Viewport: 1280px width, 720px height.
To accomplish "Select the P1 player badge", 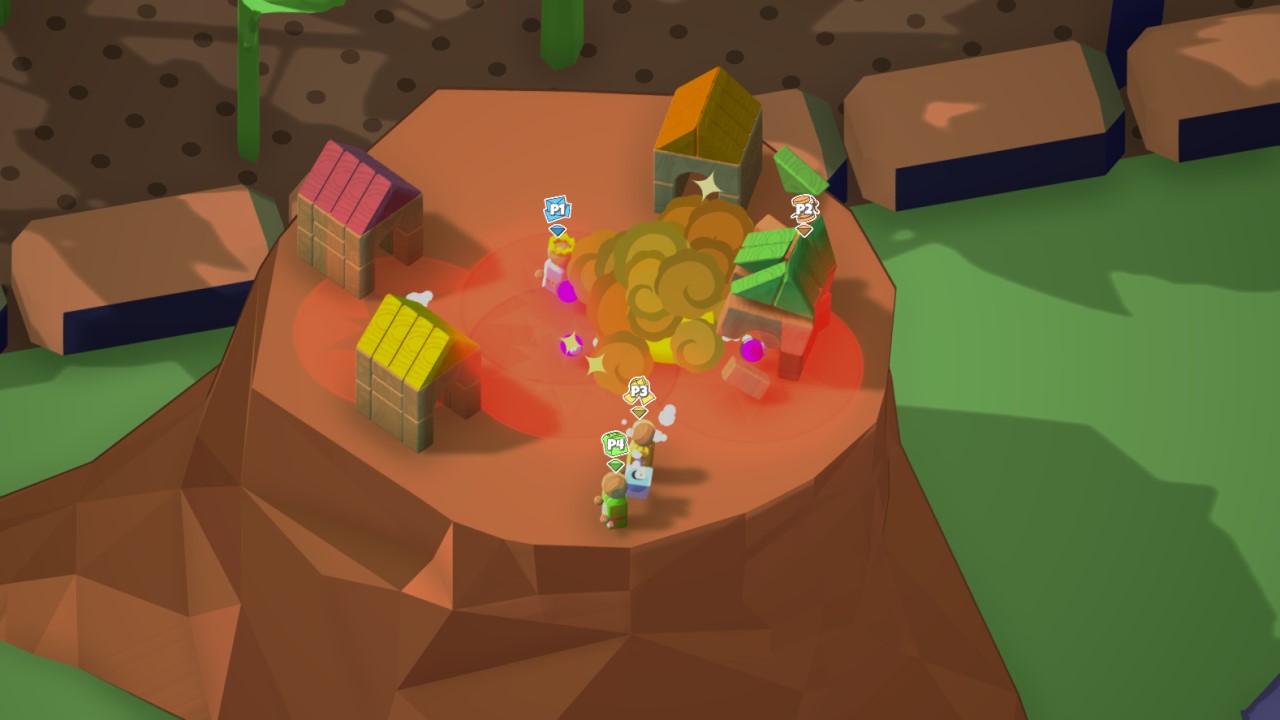I will (557, 210).
